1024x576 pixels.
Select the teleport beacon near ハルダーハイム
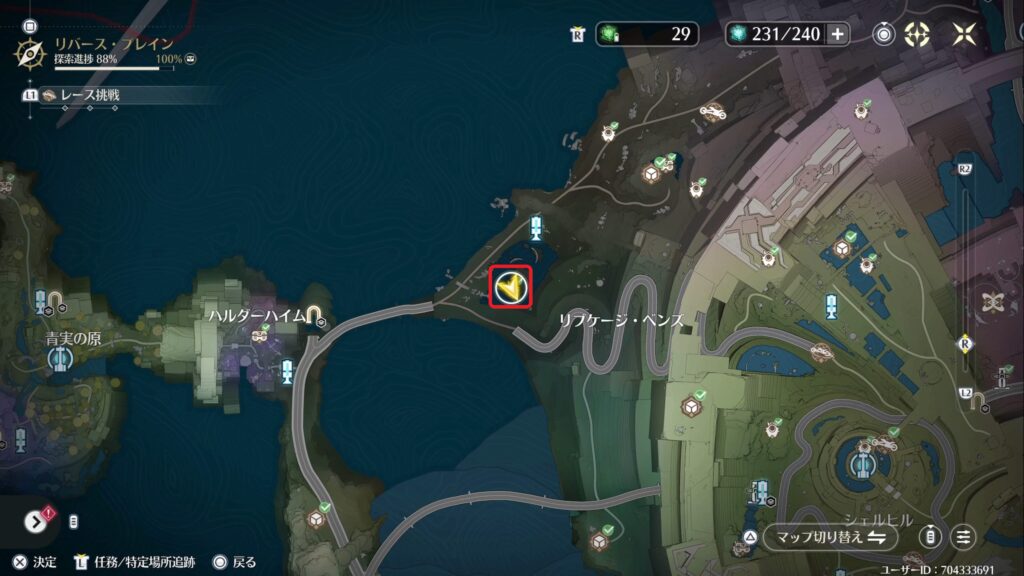pyautogui.click(x=288, y=372)
